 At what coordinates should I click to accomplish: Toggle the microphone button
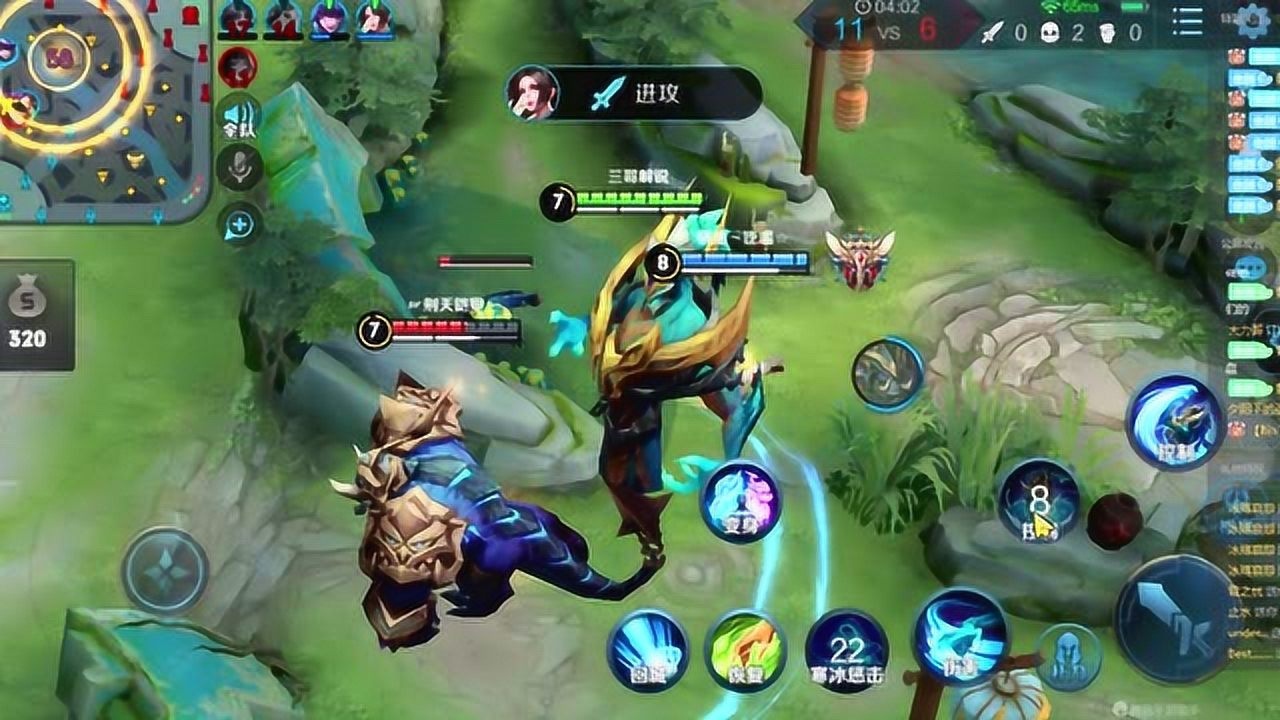point(239,167)
